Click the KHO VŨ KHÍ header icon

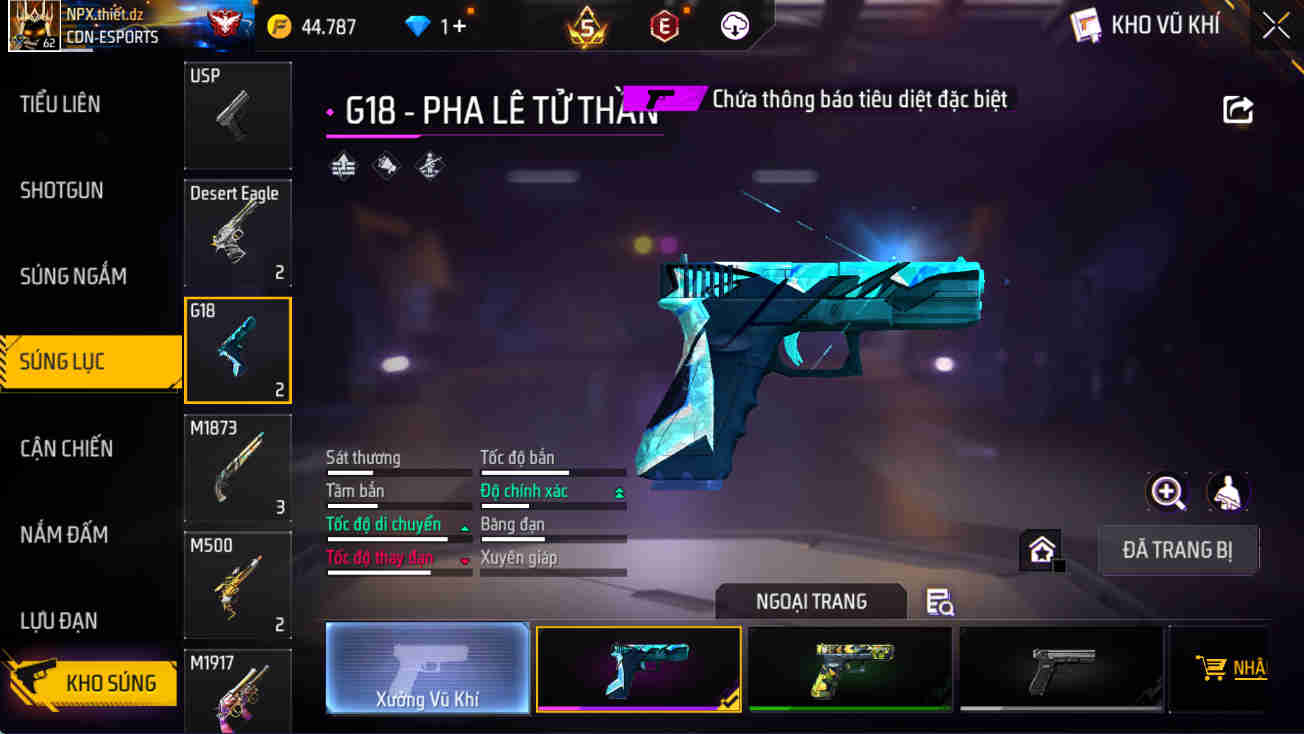[1086, 24]
